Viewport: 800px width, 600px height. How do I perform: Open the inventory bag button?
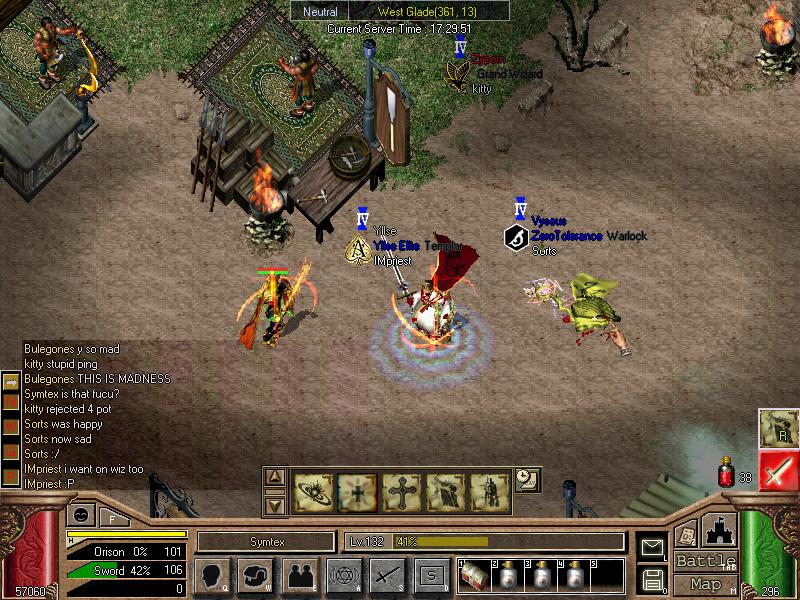coord(257,576)
